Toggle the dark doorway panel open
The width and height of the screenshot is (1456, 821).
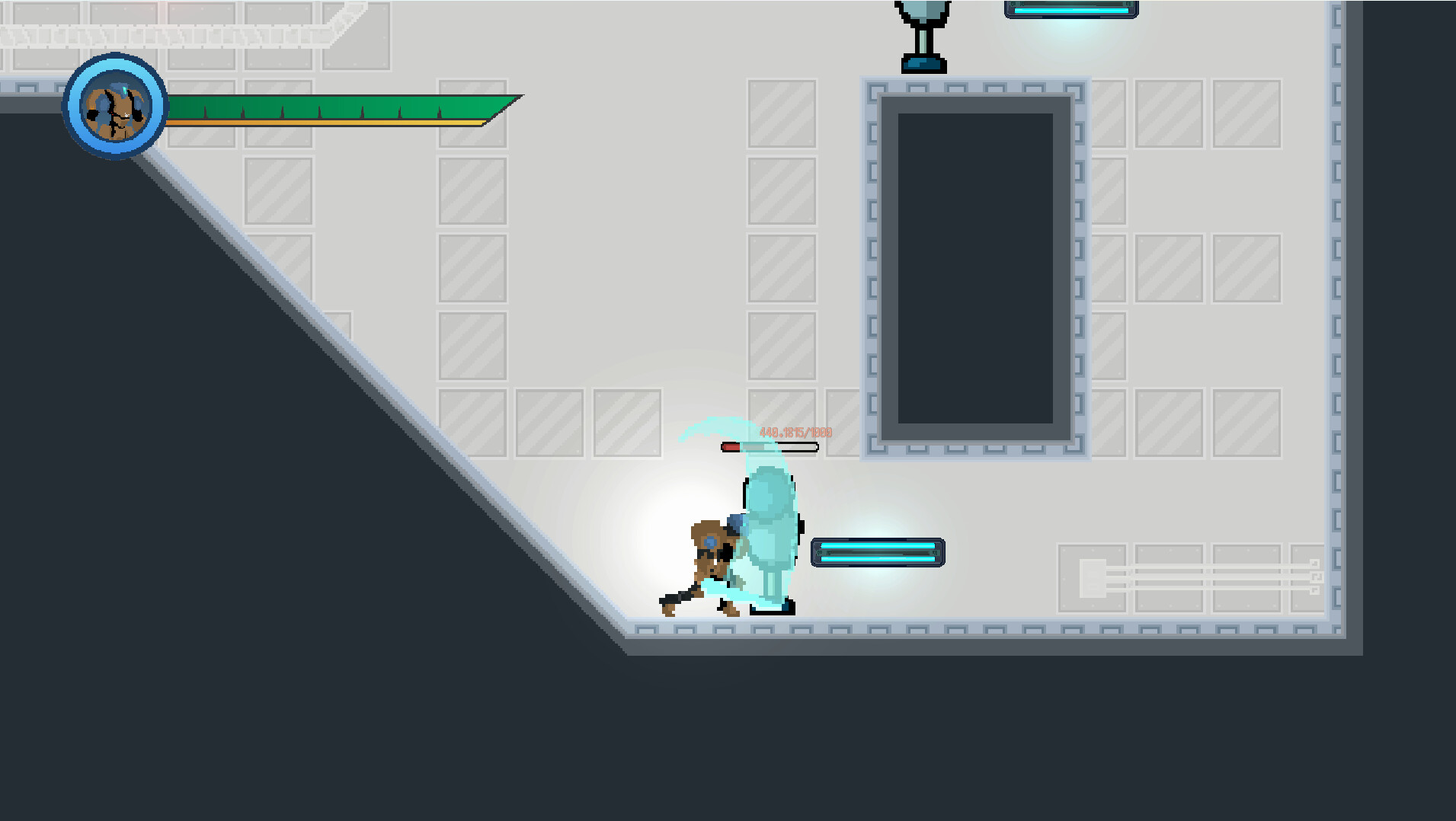click(975, 267)
